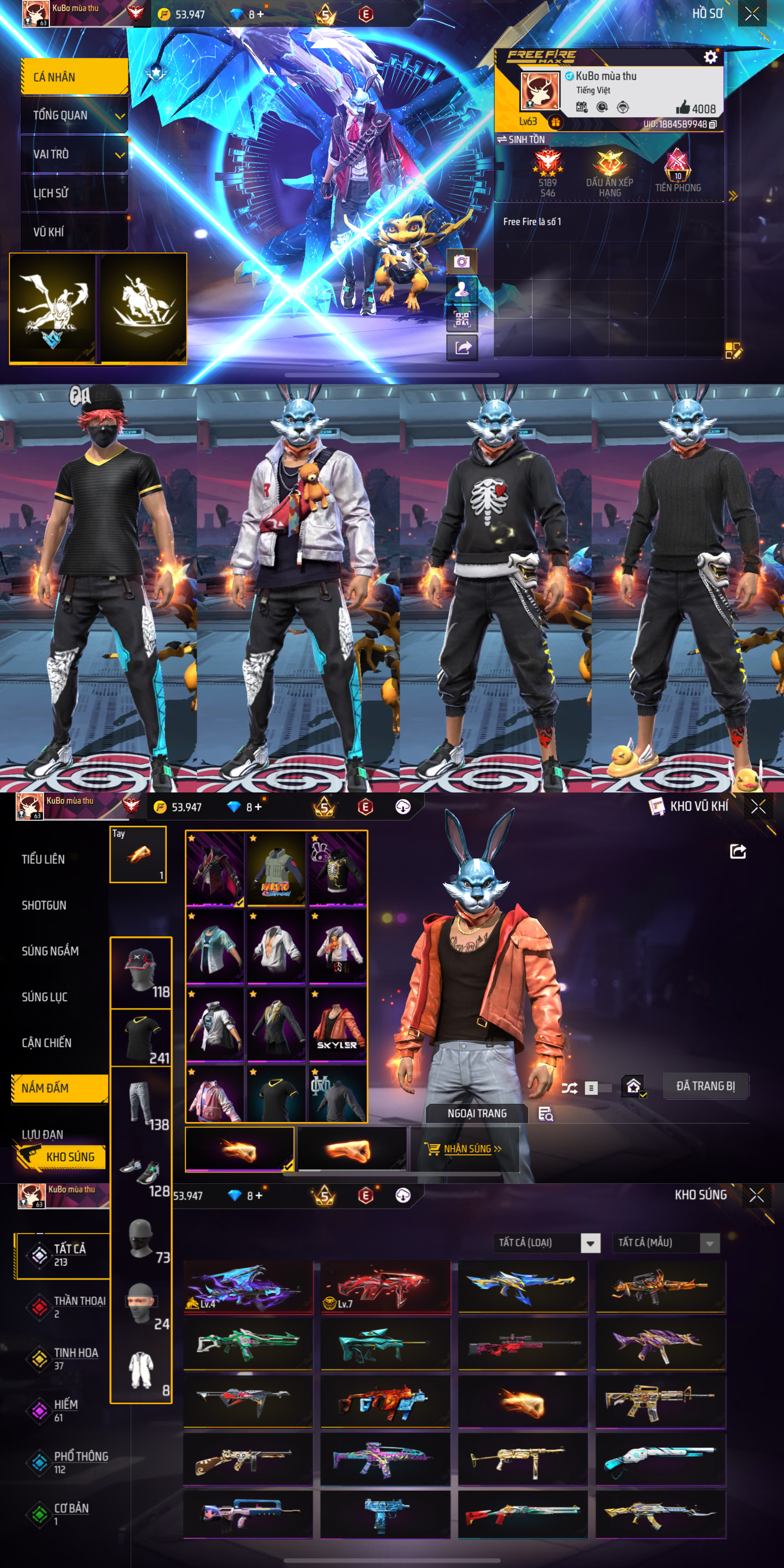Switch to the Shotgun category

point(44,905)
